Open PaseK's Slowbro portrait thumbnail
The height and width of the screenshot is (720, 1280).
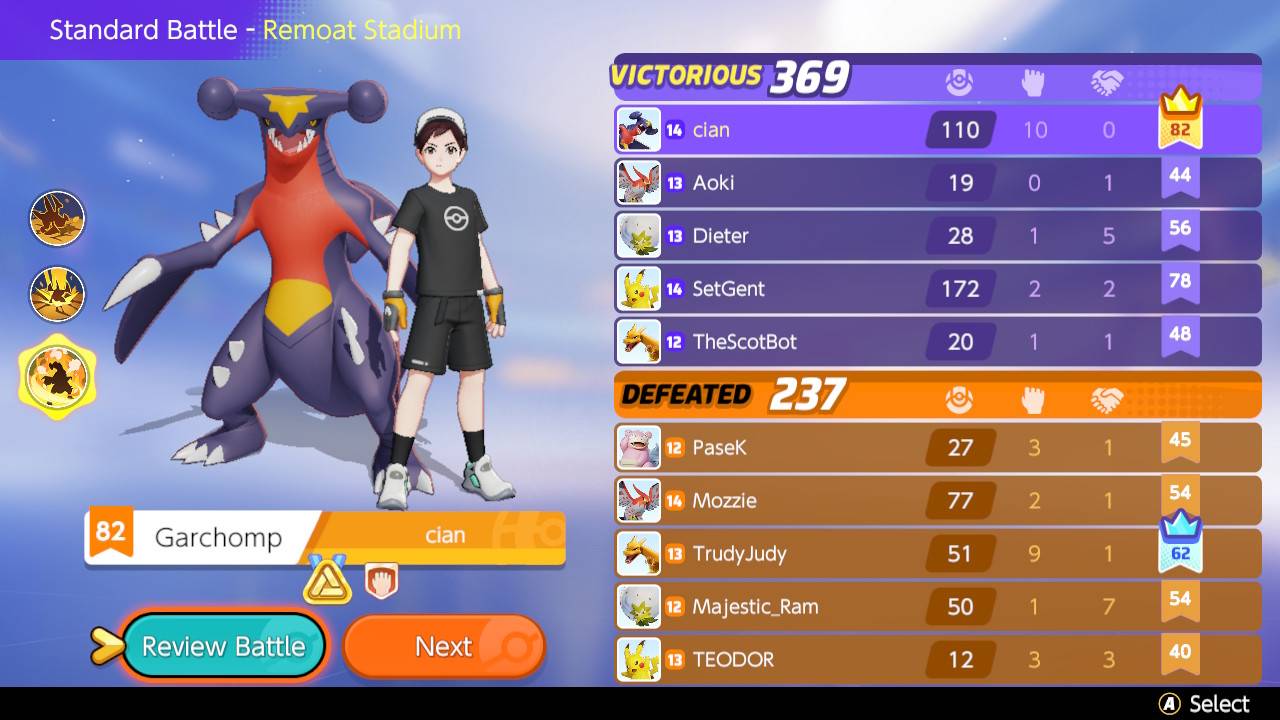(x=641, y=447)
